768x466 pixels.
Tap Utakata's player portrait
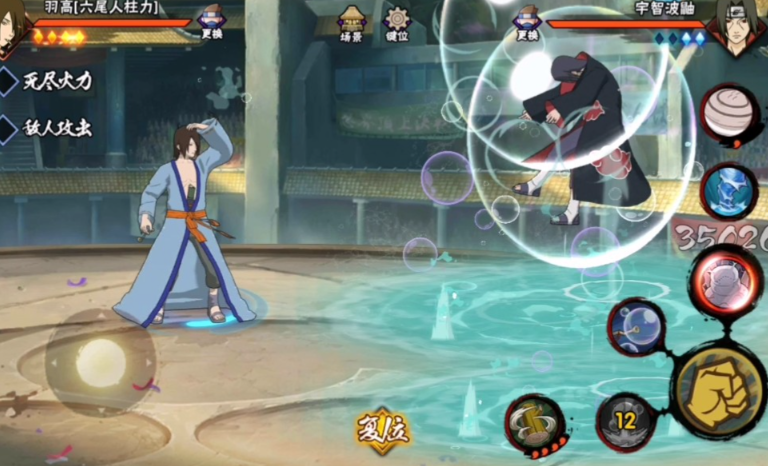click(x=14, y=22)
